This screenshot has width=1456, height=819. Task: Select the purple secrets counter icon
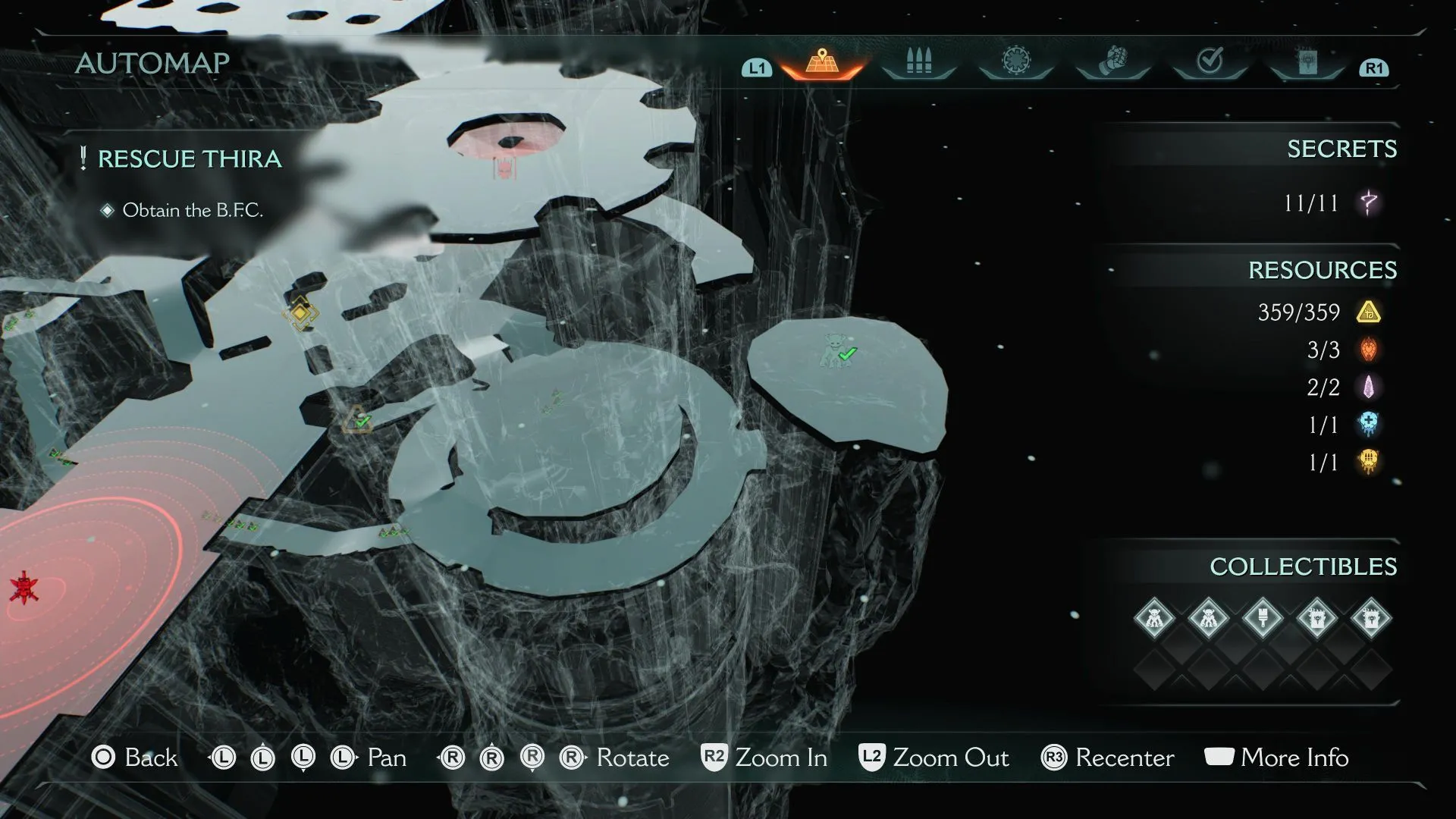pos(1369,203)
